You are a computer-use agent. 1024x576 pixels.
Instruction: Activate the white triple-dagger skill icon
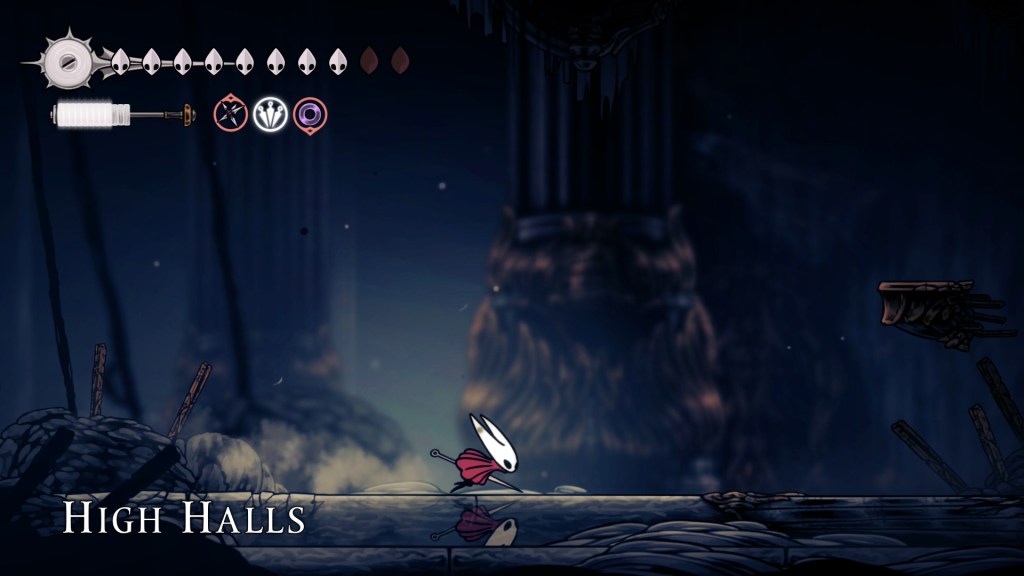pos(270,114)
